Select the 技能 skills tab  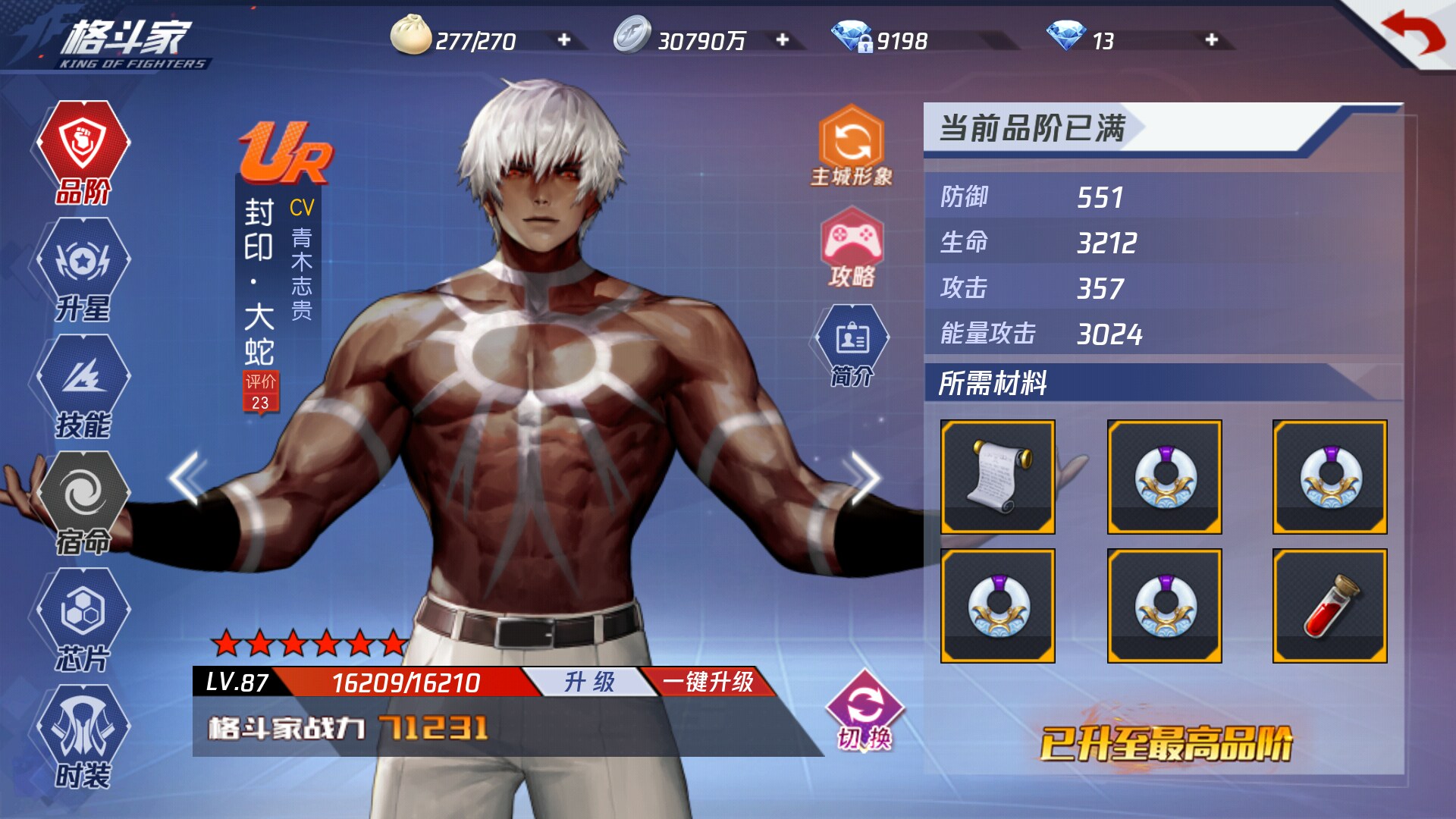click(83, 387)
